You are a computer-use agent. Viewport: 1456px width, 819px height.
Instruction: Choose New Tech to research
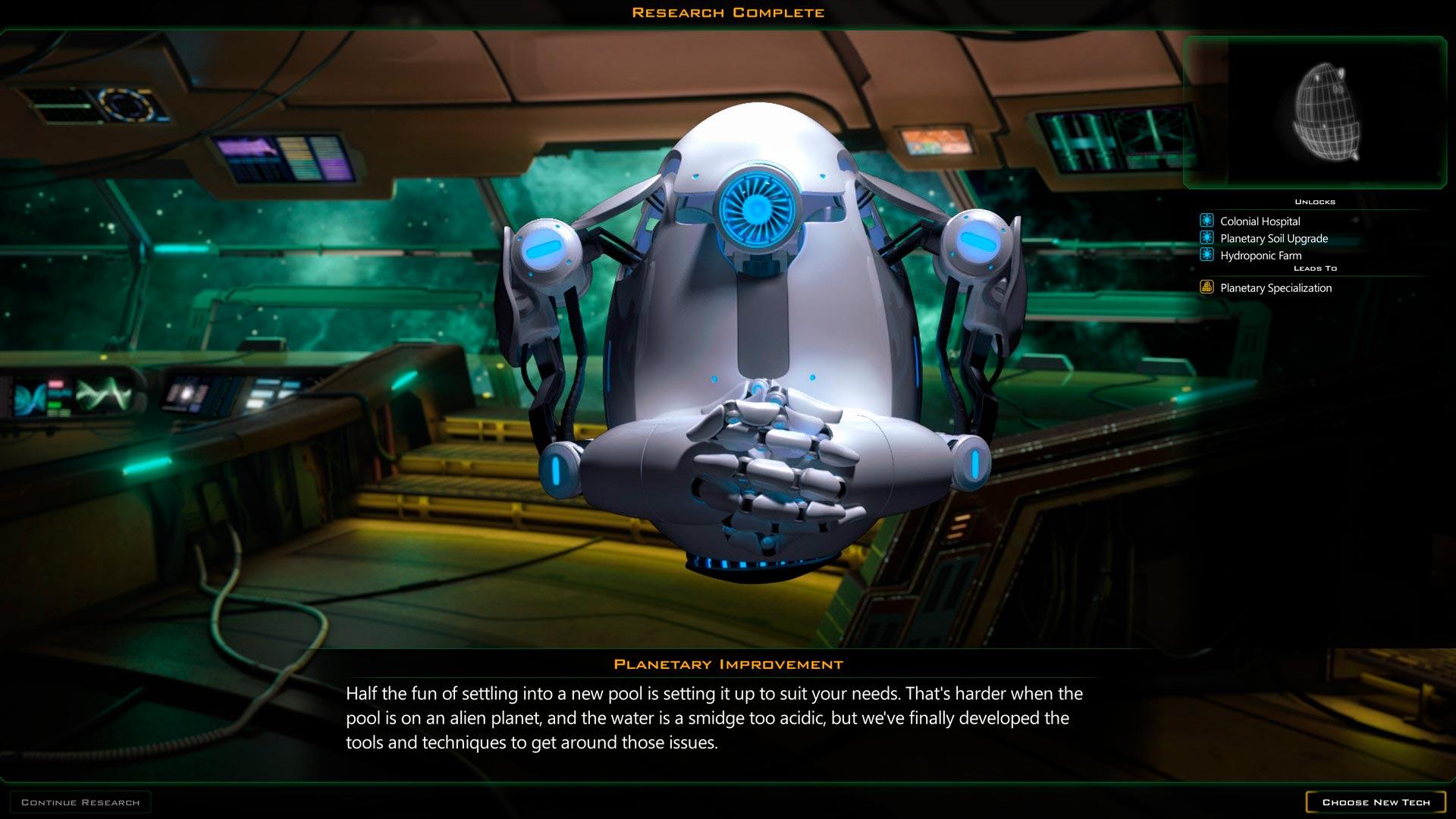[1376, 802]
